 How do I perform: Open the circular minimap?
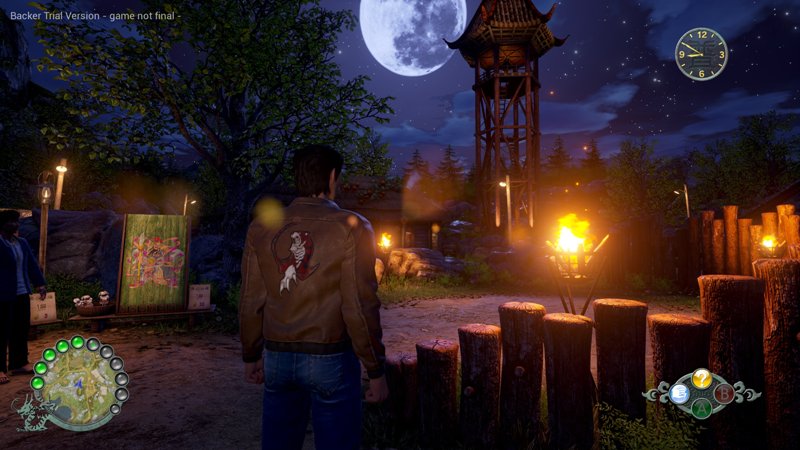[78, 387]
